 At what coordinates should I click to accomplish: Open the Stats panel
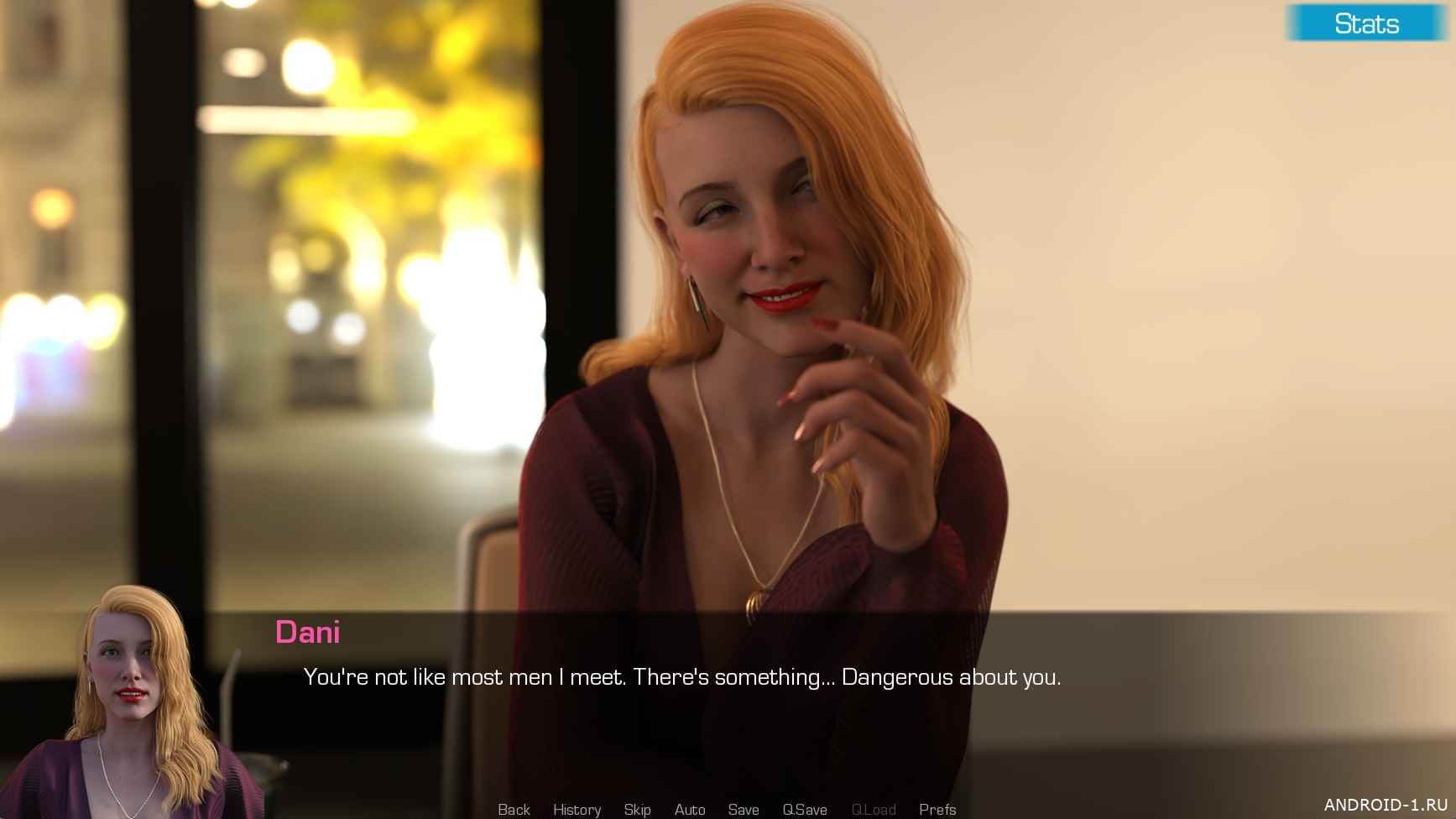click(1365, 23)
